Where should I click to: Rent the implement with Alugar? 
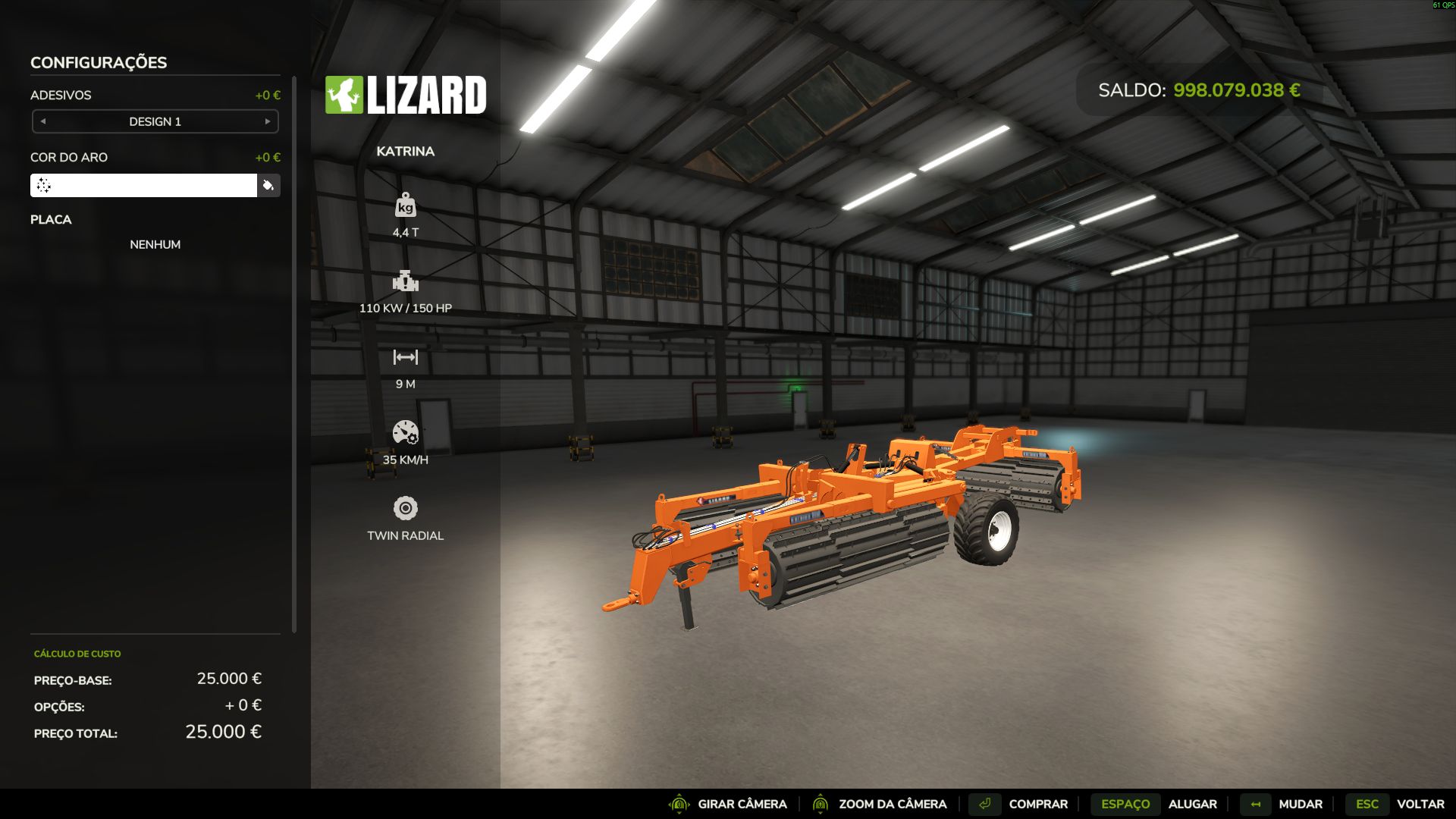(1192, 804)
